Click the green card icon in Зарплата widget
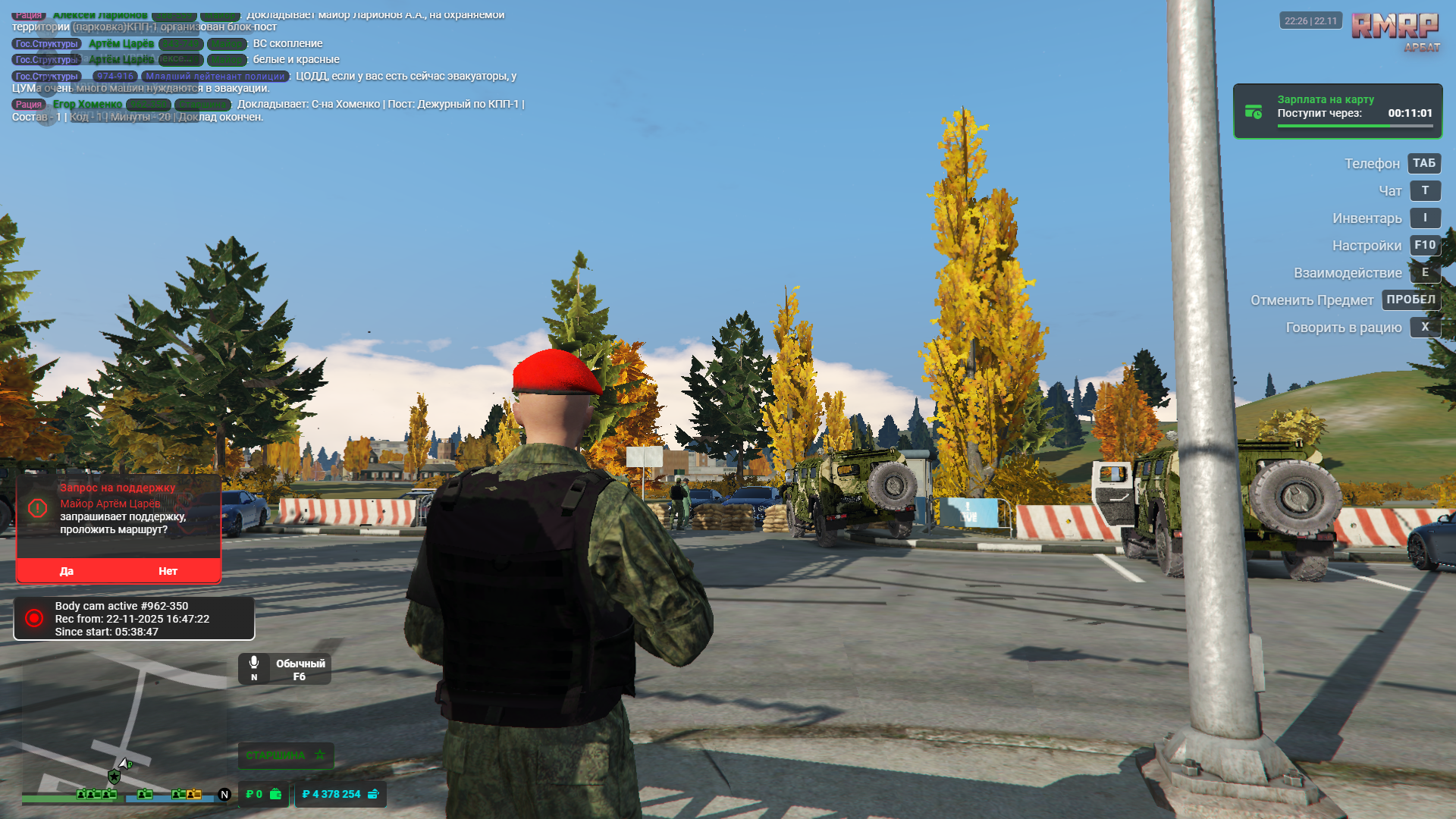Viewport: 1456px width, 819px height. 1253,111
